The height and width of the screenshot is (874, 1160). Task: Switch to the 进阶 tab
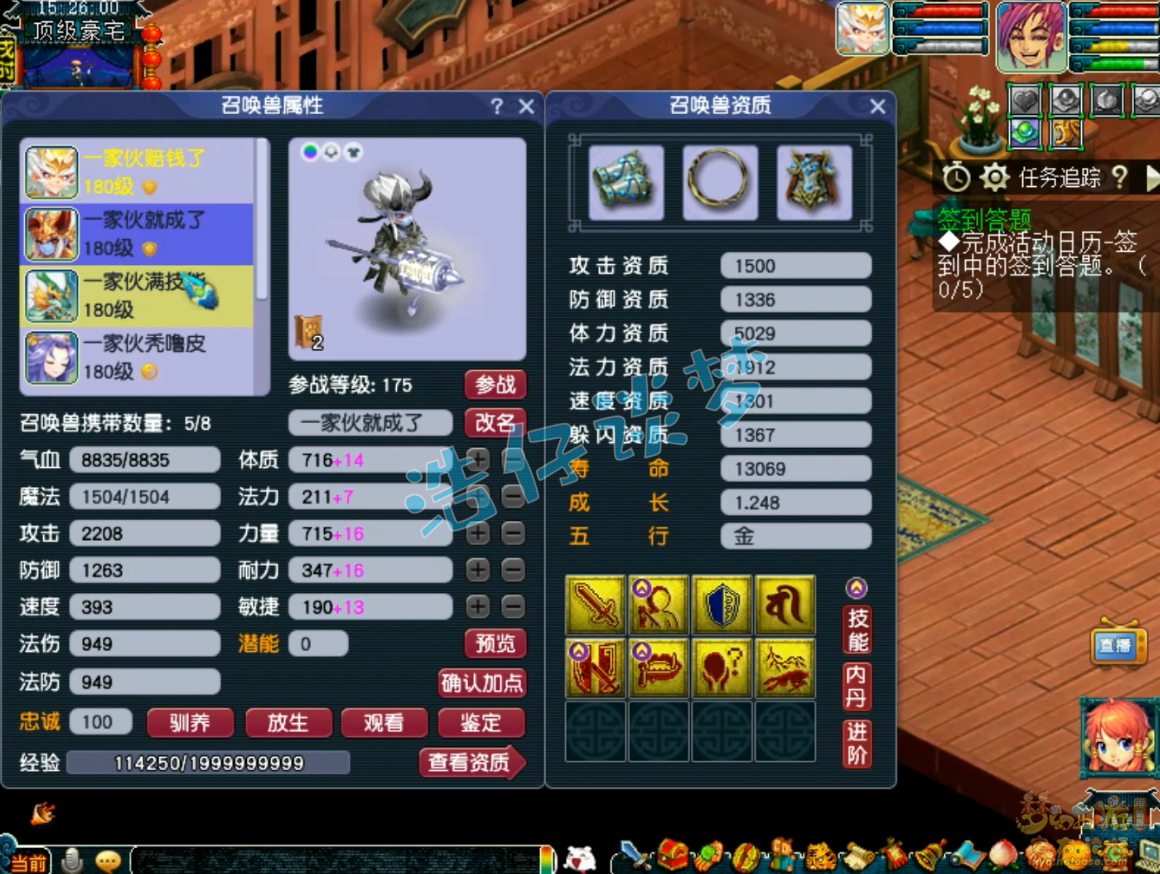tap(857, 743)
